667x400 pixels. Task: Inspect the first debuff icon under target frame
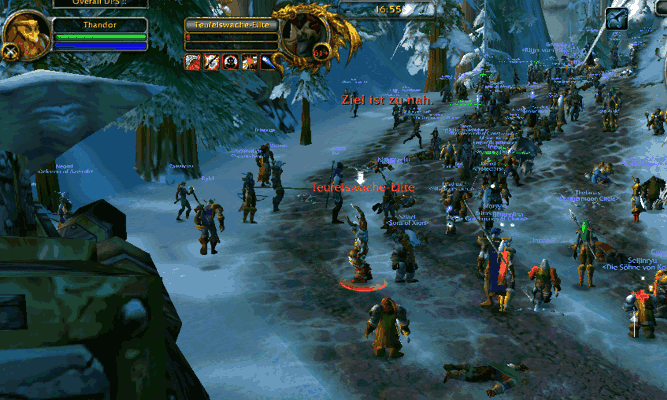(x=193, y=62)
